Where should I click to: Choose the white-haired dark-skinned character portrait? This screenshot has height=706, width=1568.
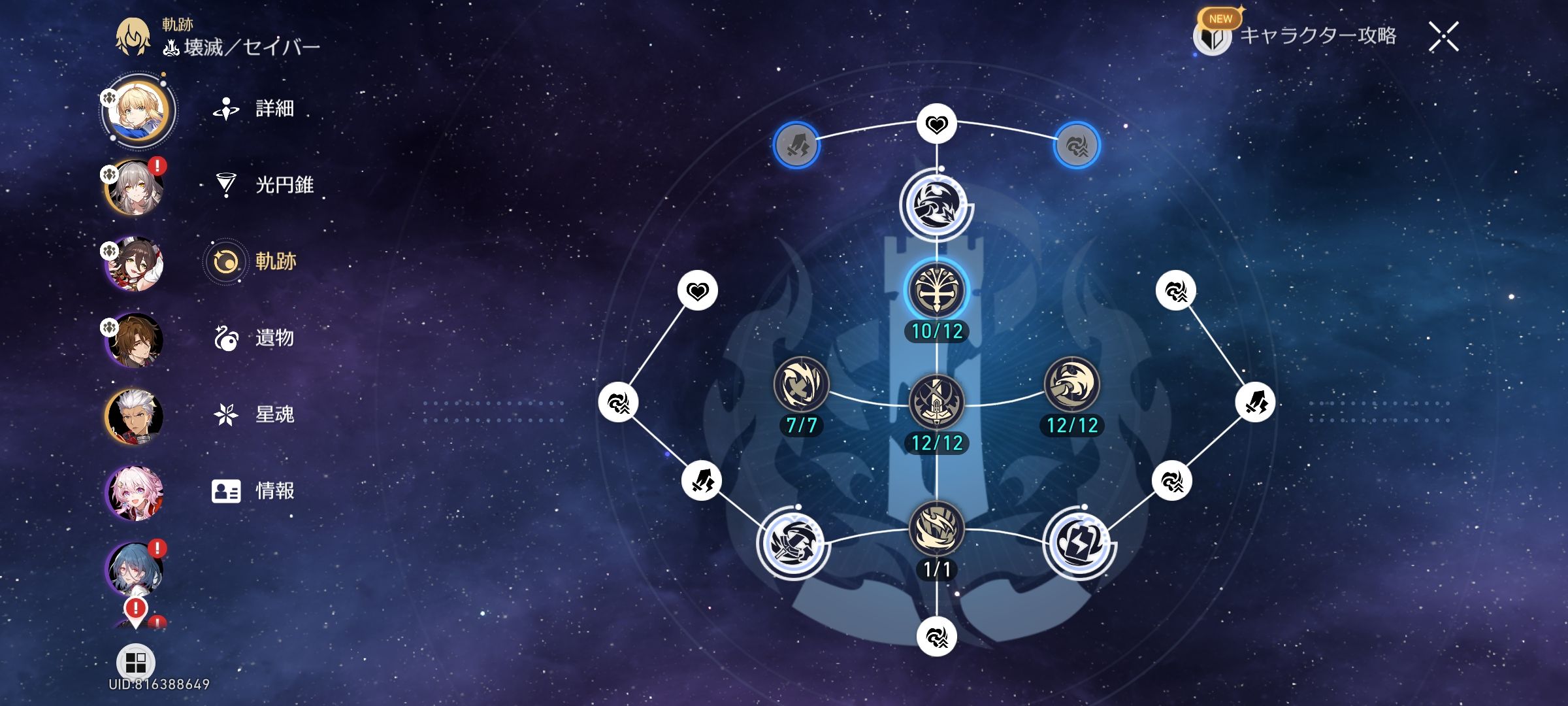[x=135, y=416]
